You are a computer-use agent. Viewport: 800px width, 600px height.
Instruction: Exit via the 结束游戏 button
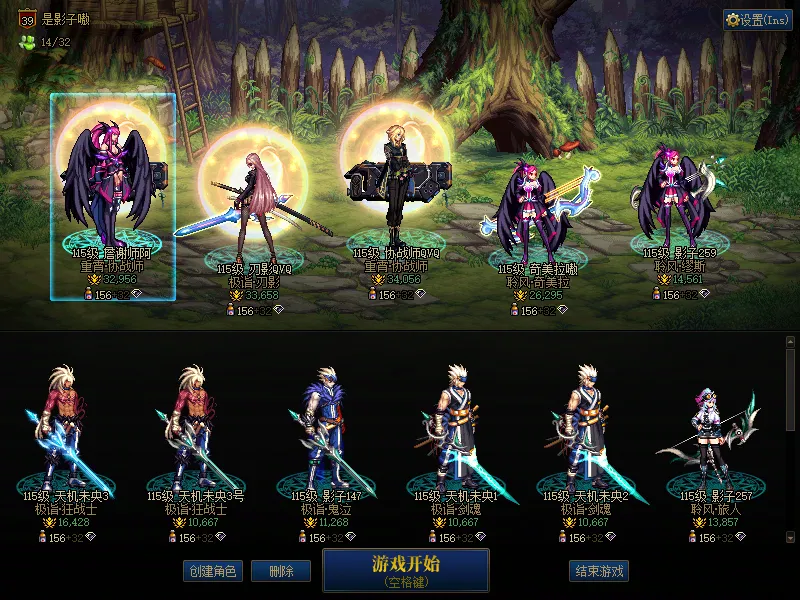click(x=599, y=571)
